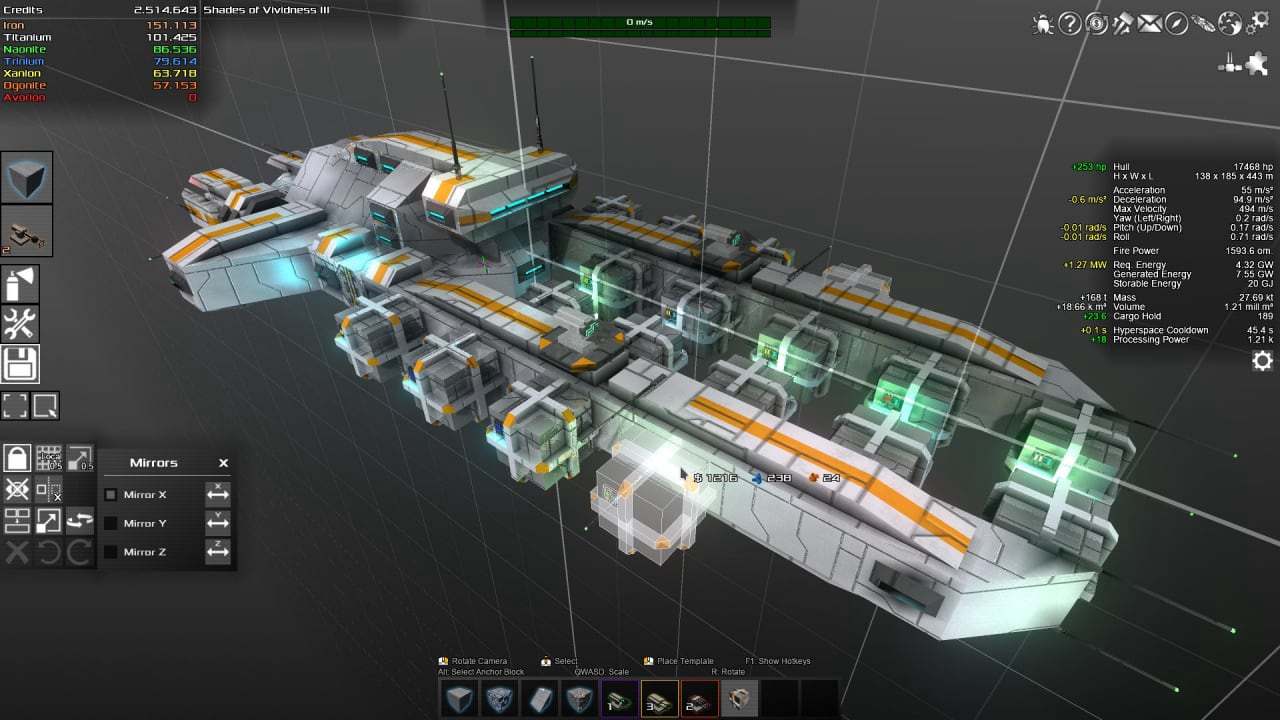The image size is (1280, 720).
Task: Save the ship with the floppy disk
Action: pos(20,364)
